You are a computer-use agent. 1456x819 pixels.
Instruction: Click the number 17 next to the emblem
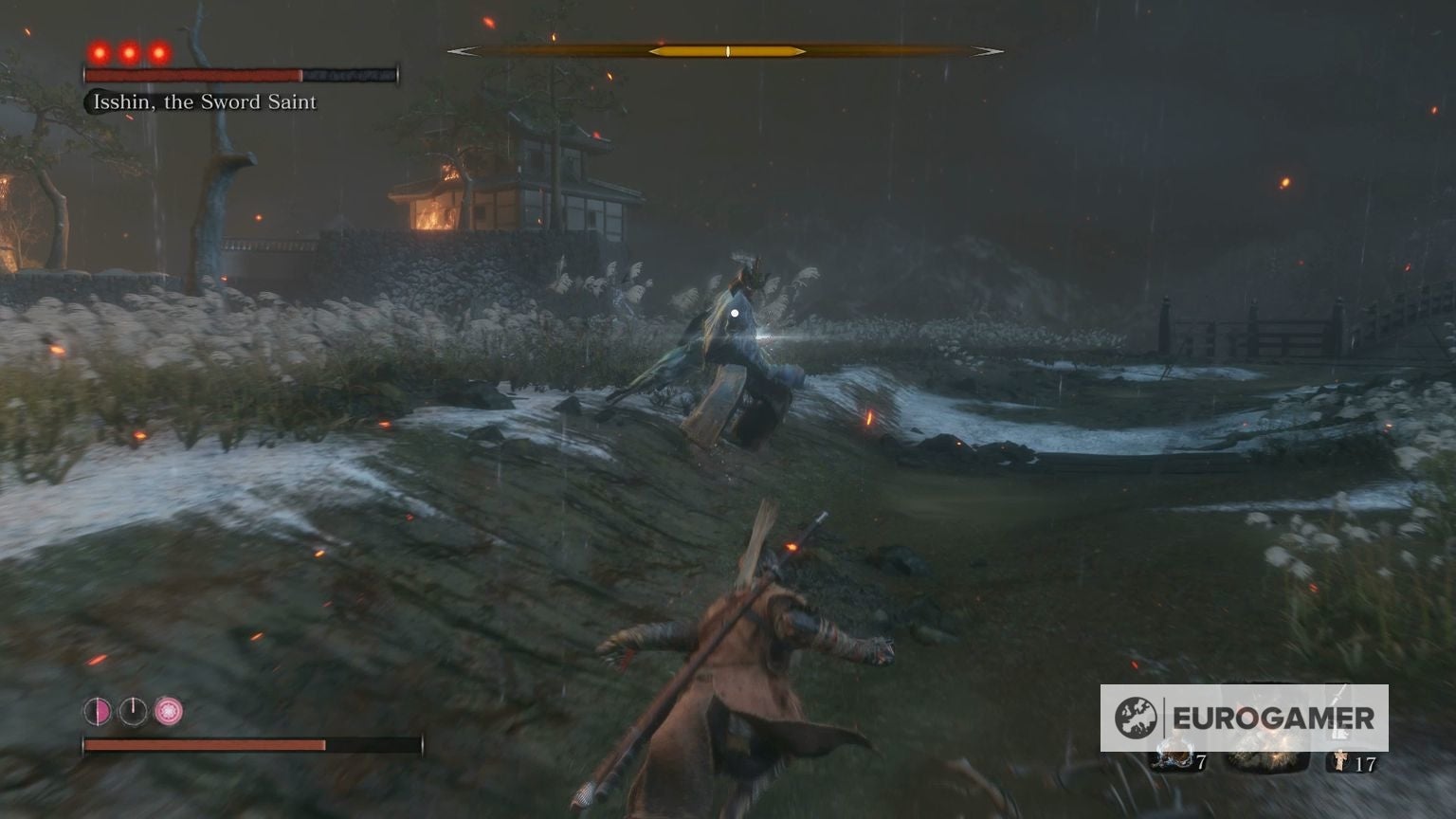pos(1365,762)
